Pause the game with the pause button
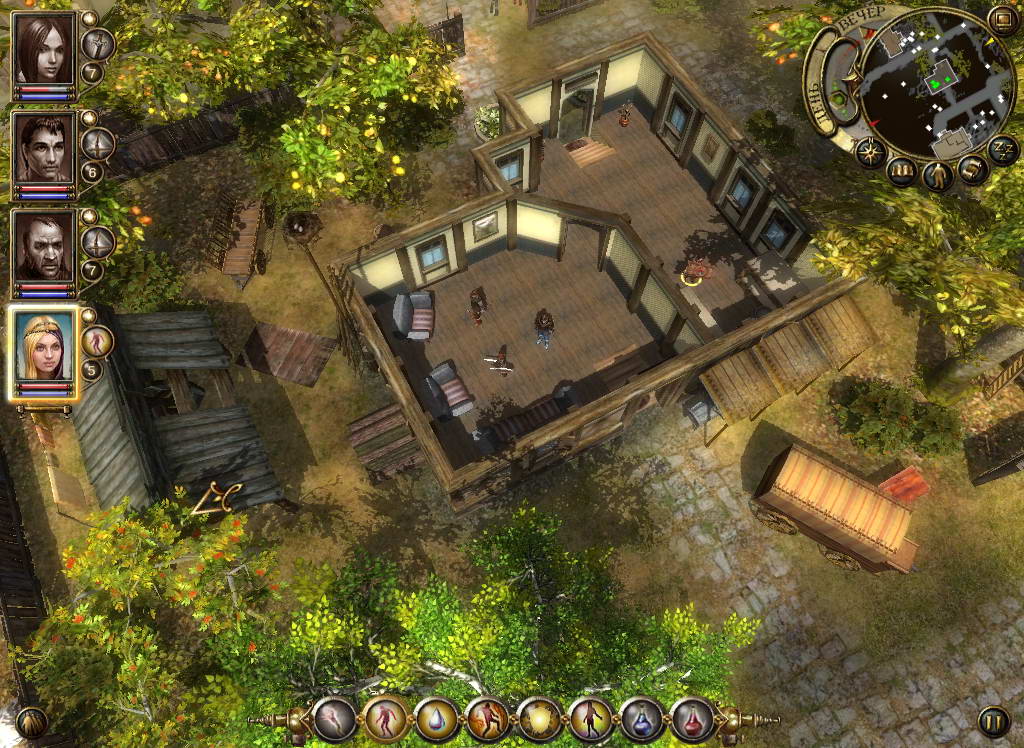 (993, 721)
